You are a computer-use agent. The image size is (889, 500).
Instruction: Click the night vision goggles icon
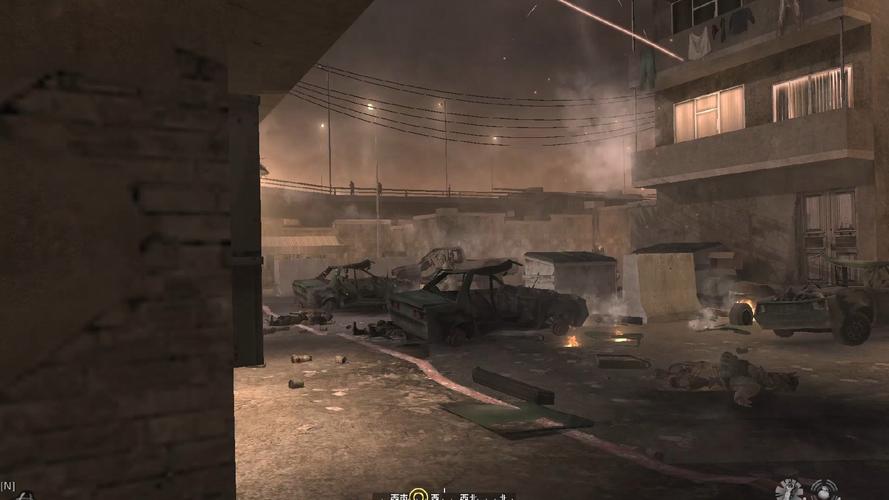tap(24, 496)
